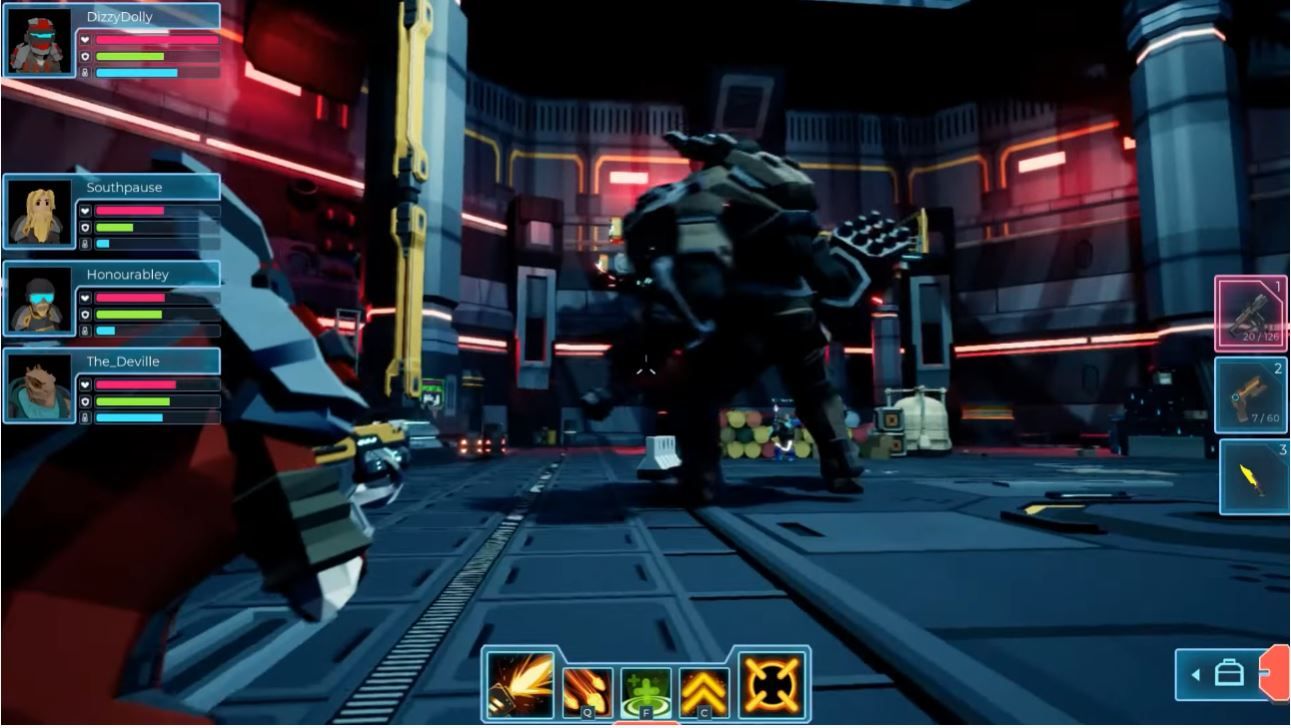Trigger the flaming bullets barrage ability
The height and width of the screenshot is (728, 1291).
click(x=588, y=690)
